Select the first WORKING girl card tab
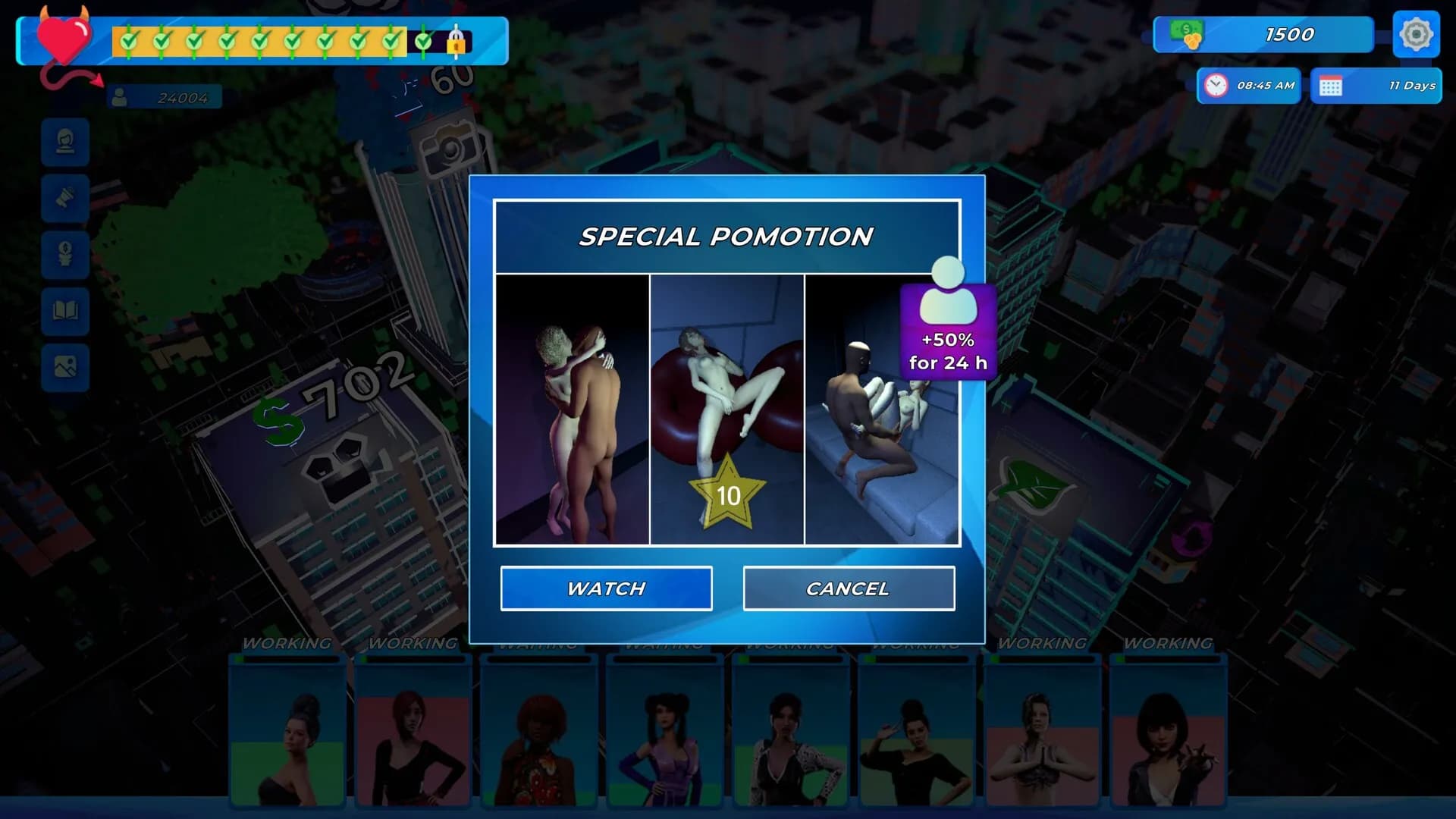Viewport: 1456px width, 819px height. point(287,736)
